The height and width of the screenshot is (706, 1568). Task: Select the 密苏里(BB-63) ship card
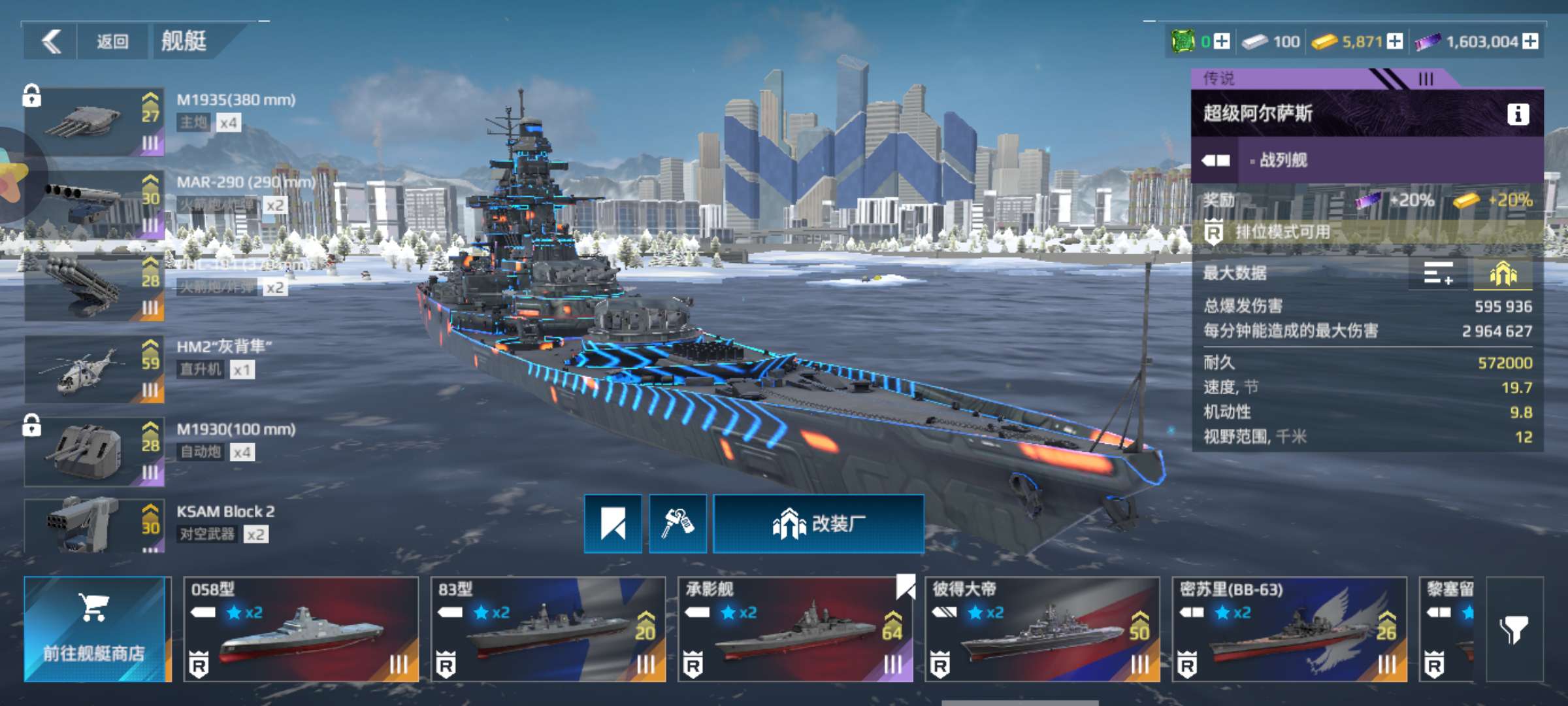(1289, 629)
